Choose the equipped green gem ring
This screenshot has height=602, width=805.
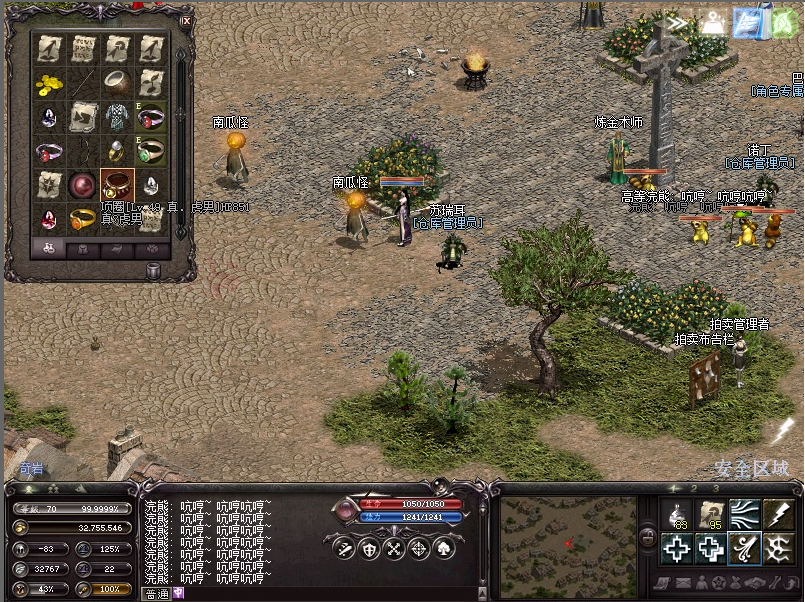(x=150, y=151)
